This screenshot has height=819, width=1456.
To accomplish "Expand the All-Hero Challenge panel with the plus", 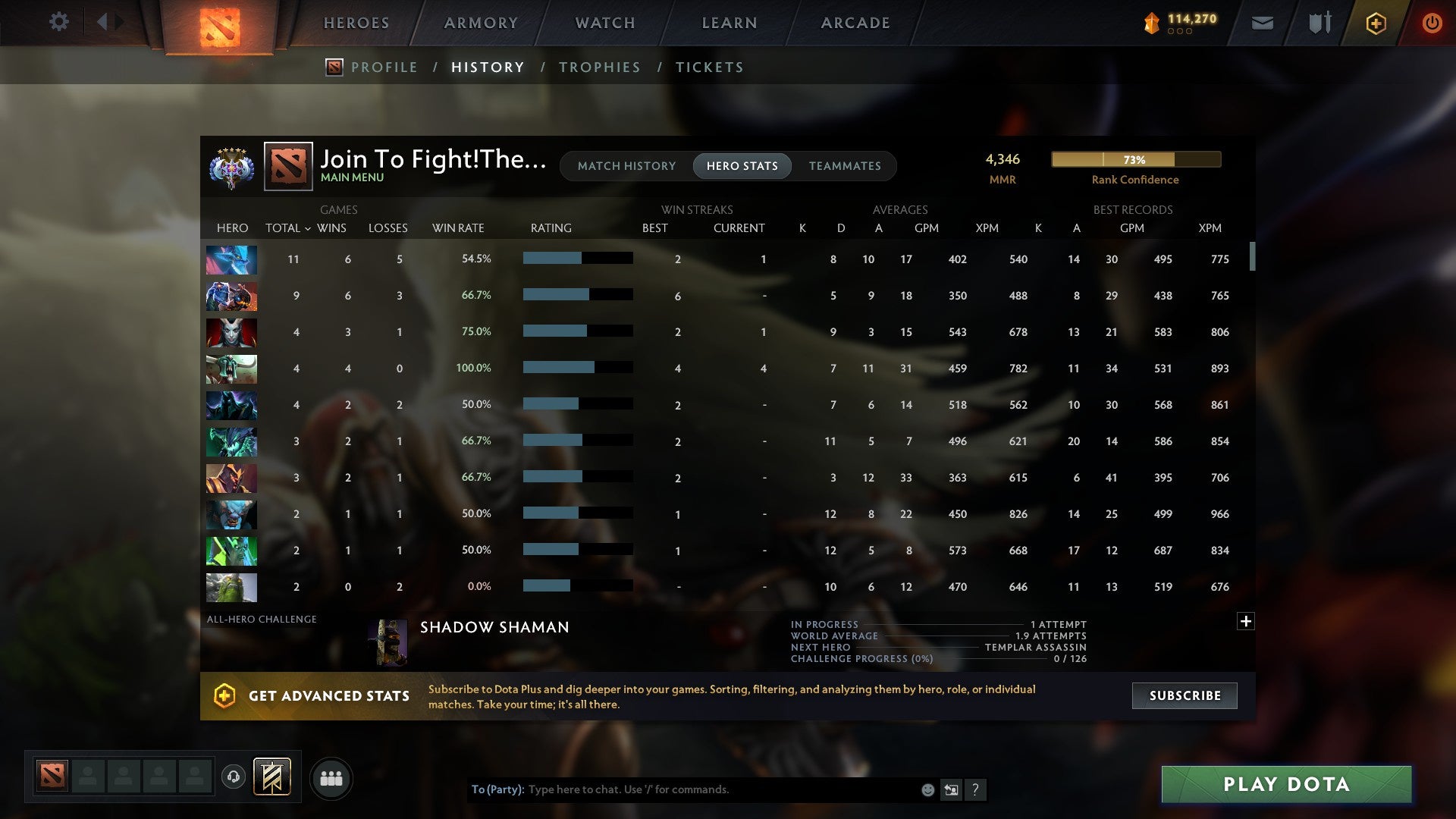I will (1246, 620).
